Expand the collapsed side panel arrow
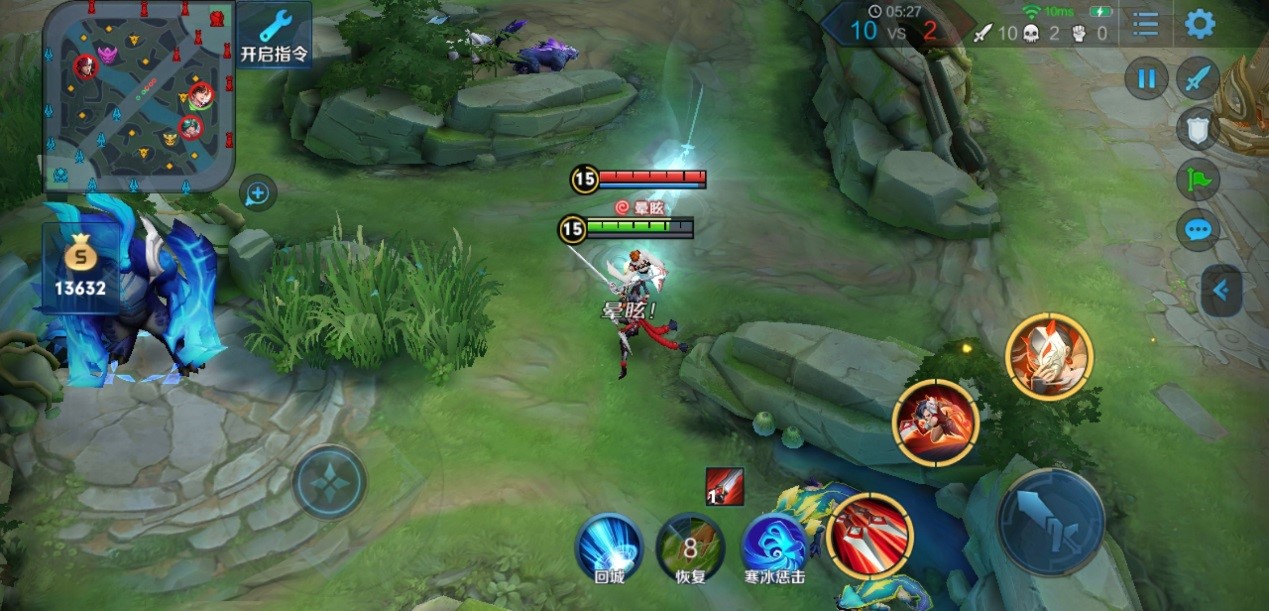Viewport: 1269px width, 611px height. [x=1221, y=291]
